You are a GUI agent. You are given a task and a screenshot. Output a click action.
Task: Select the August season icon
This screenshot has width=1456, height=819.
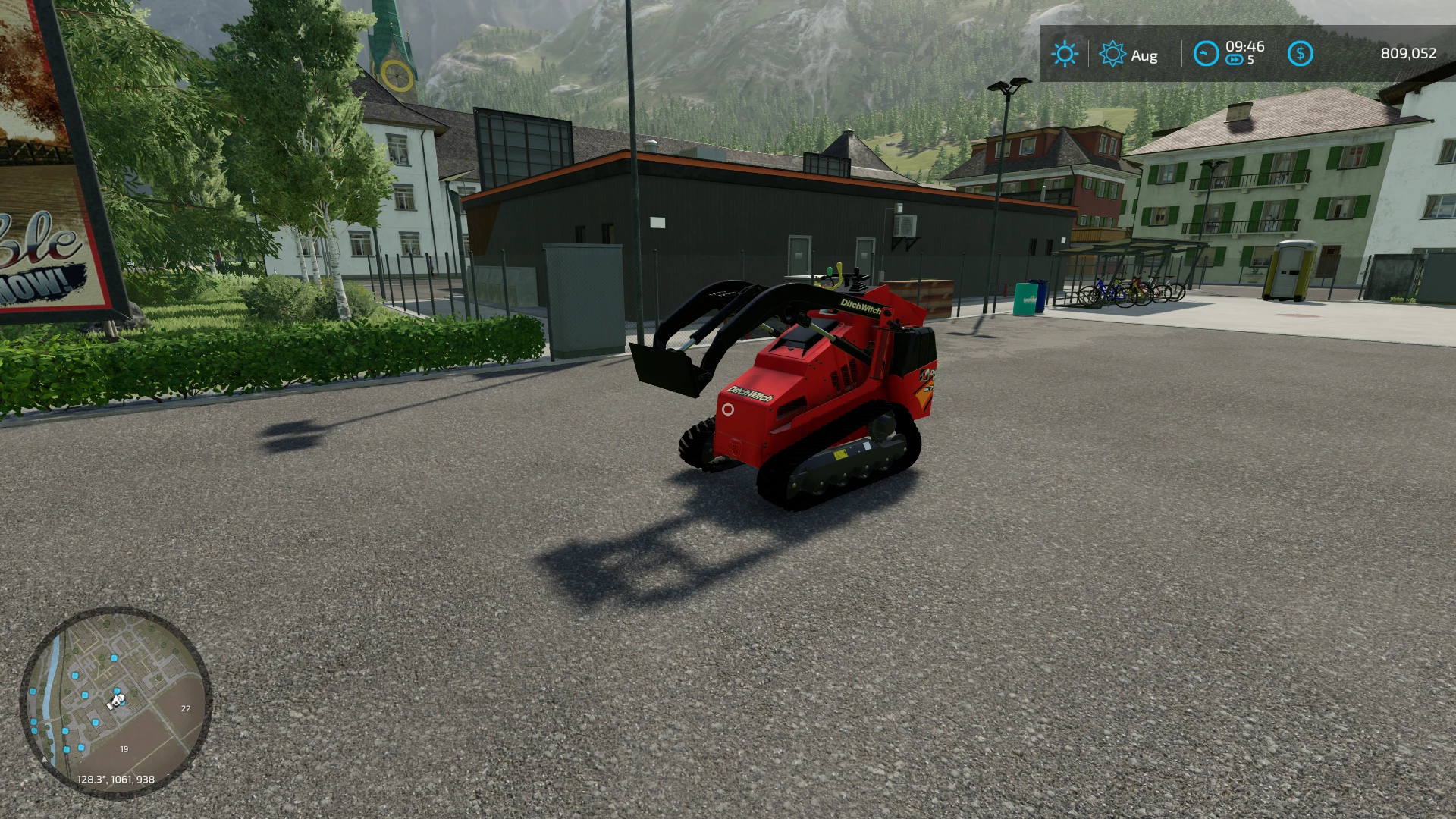pos(1112,54)
